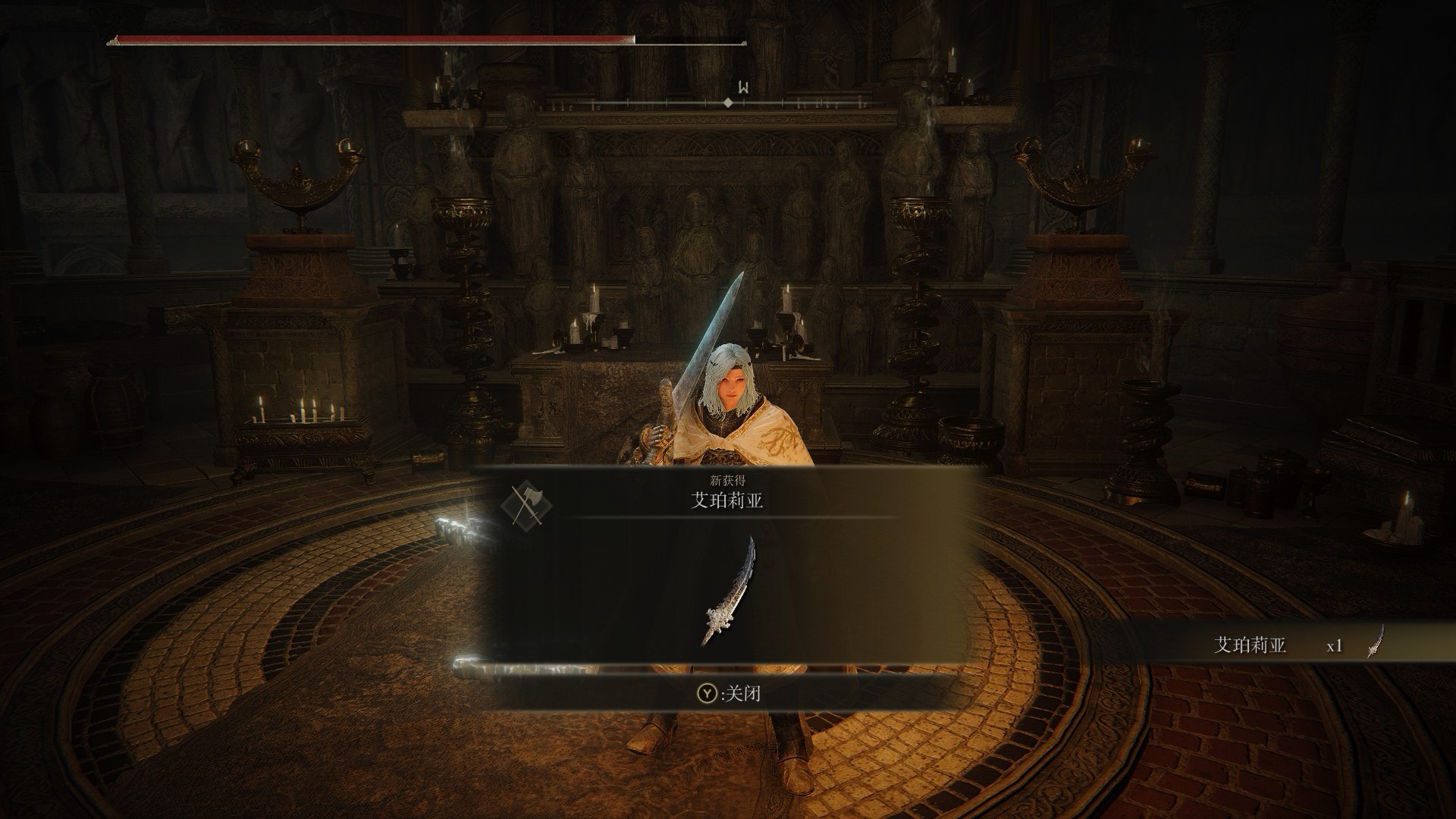Click the compass bar showing W

pyautogui.click(x=726, y=102)
